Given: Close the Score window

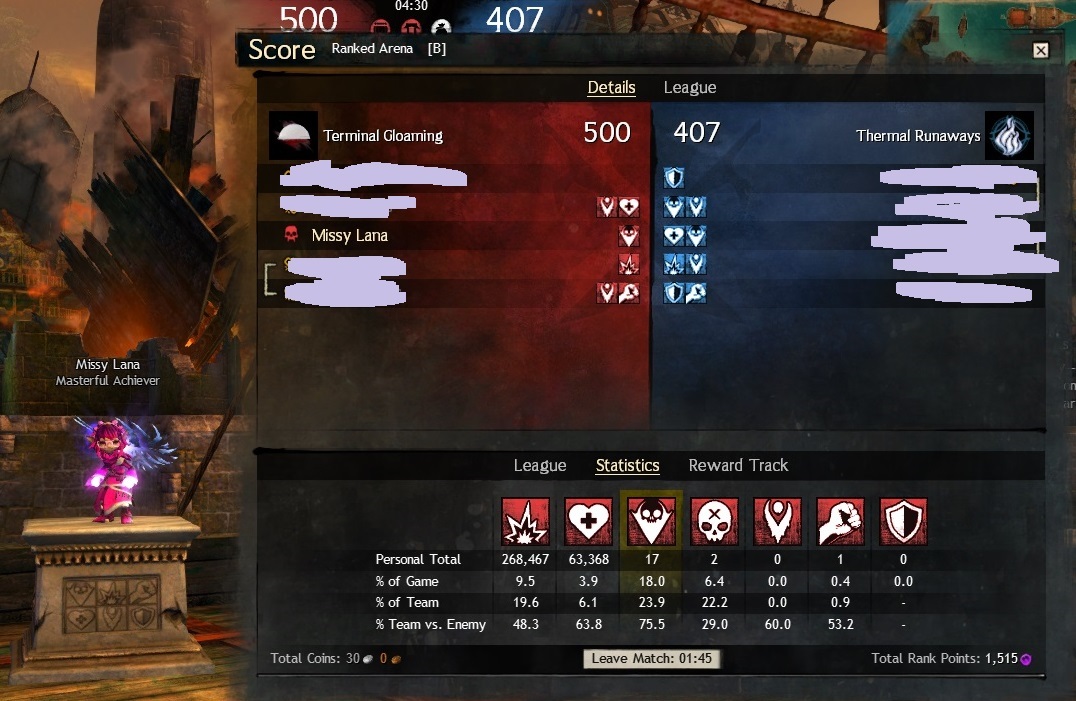Looking at the screenshot, I should pos(1040,50).
